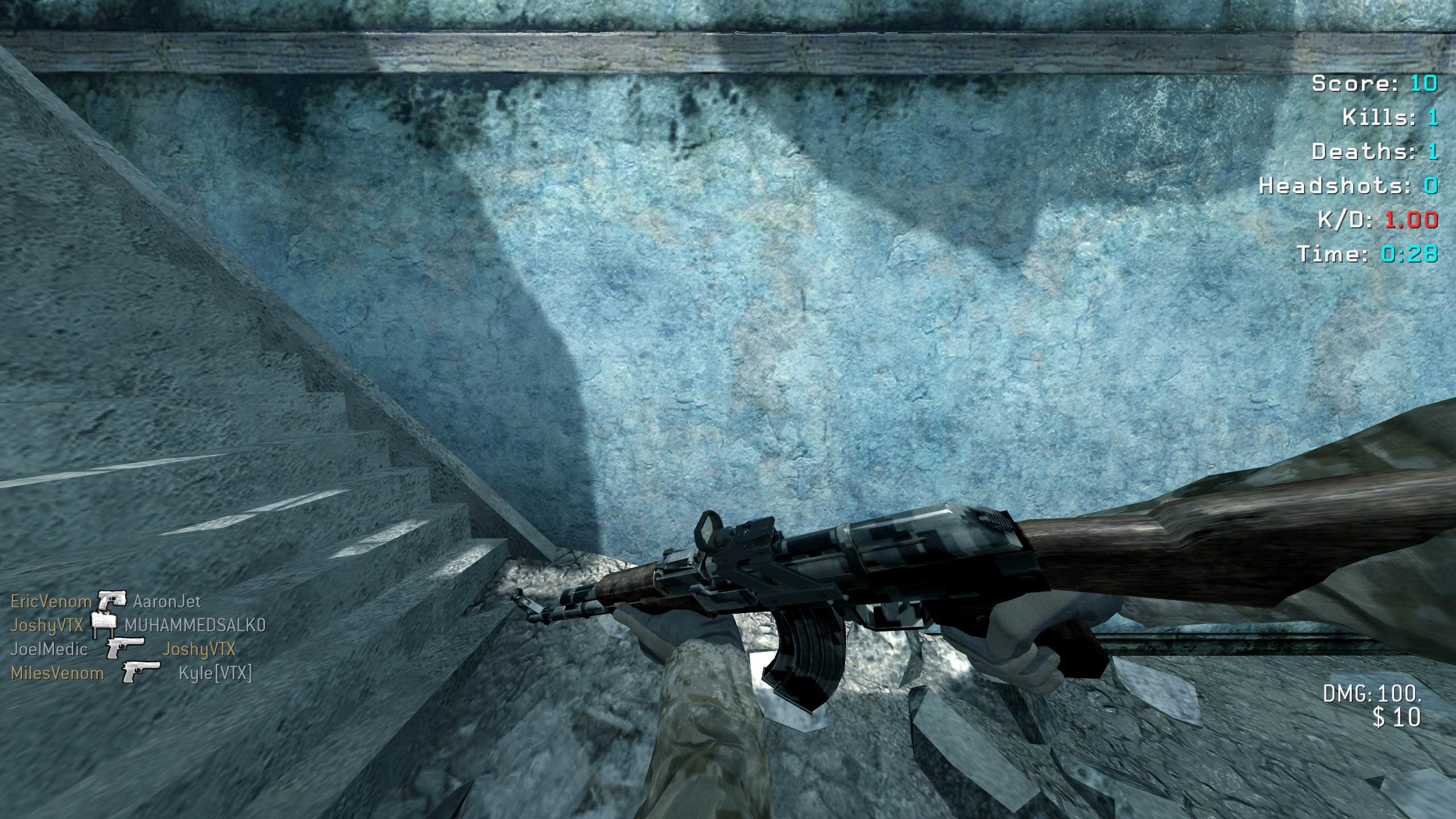Click the explosive icon before MUHAMMEDSALKO

[x=104, y=625]
